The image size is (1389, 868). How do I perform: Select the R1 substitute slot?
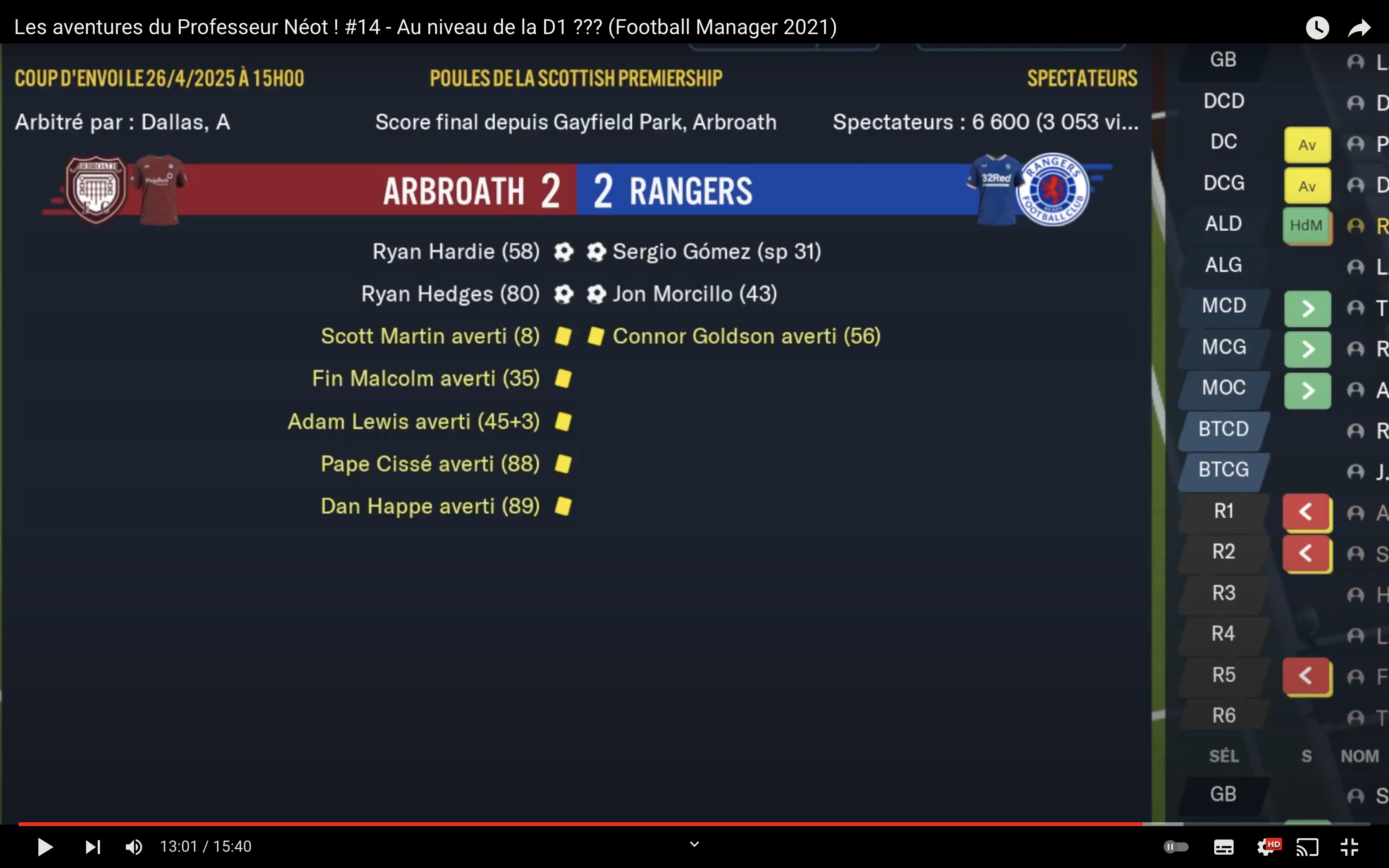pyautogui.click(x=1223, y=511)
